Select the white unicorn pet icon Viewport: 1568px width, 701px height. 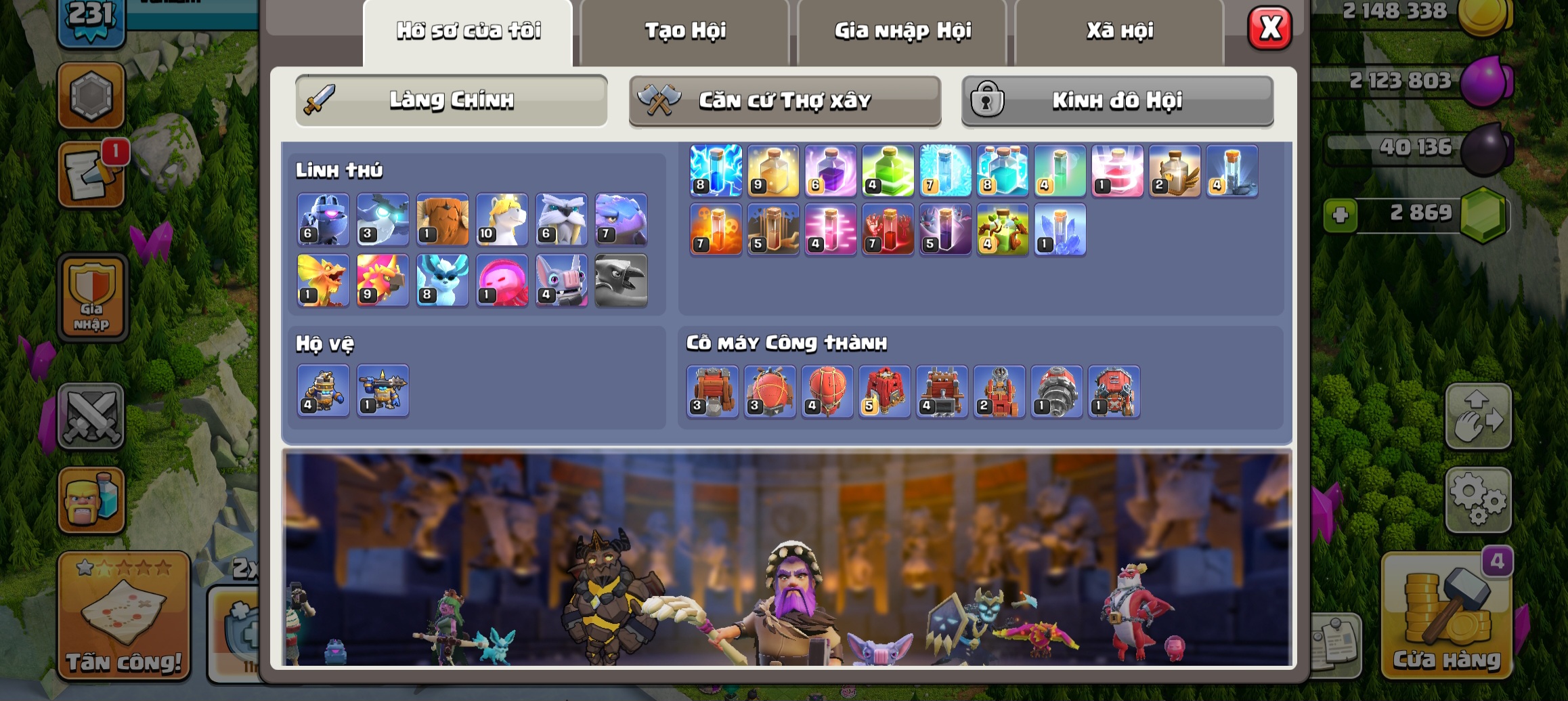tap(502, 219)
